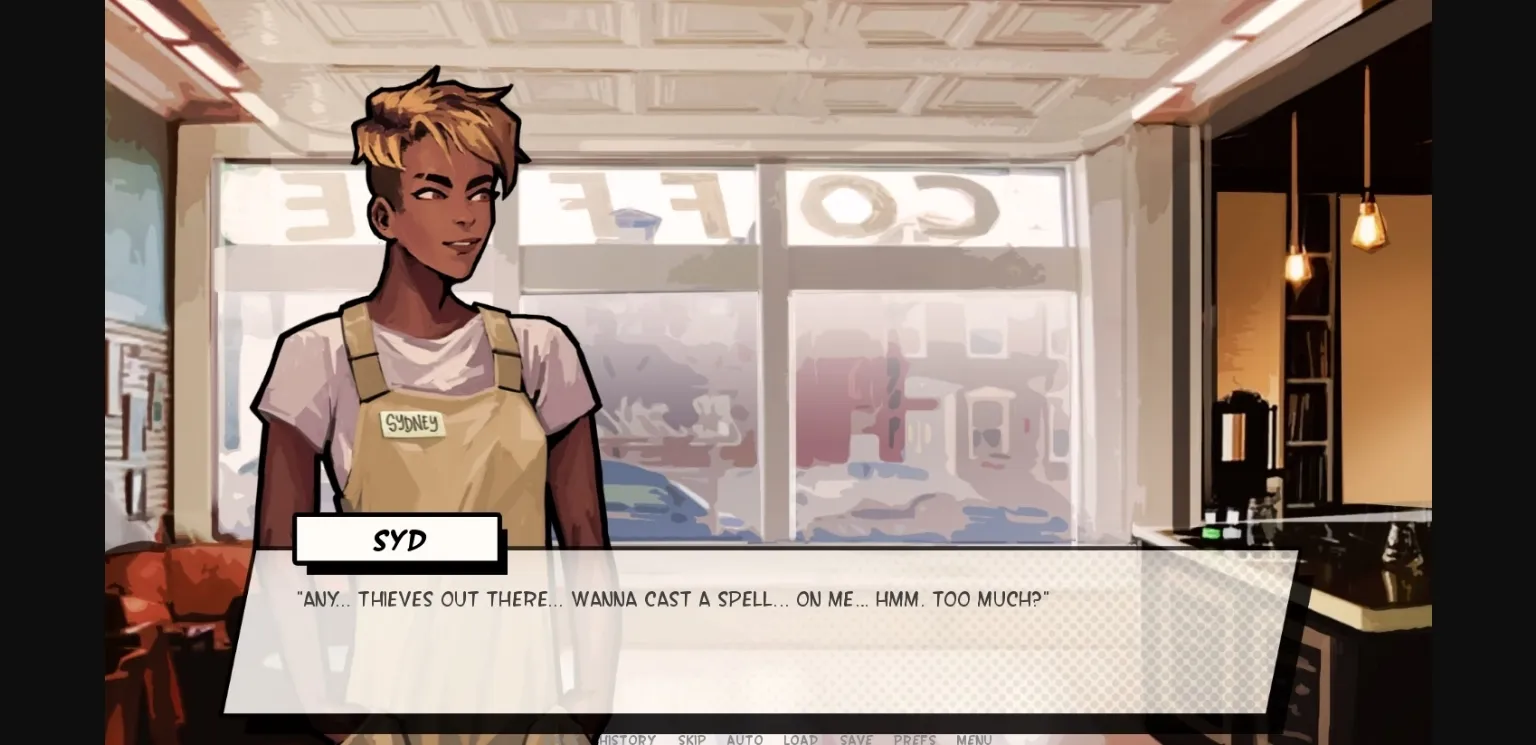
Task: Select Sydney's character sprite
Action: (x=430, y=400)
